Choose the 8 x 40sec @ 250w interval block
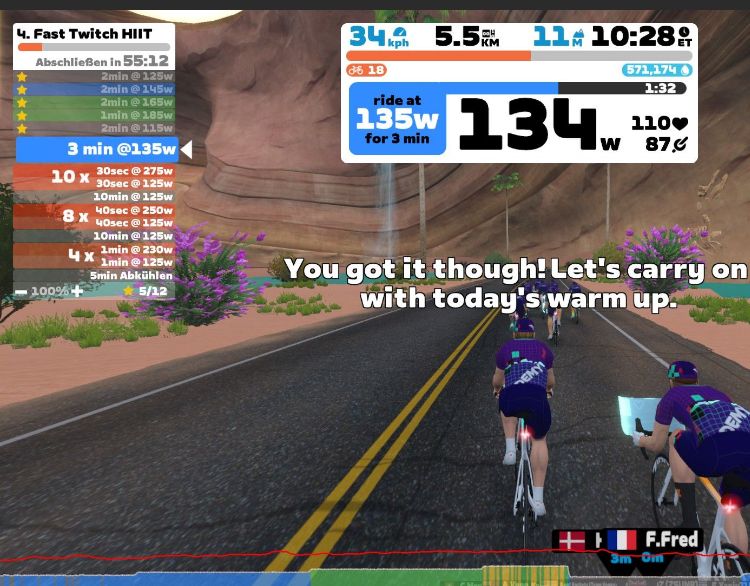750x586 pixels. point(95,216)
